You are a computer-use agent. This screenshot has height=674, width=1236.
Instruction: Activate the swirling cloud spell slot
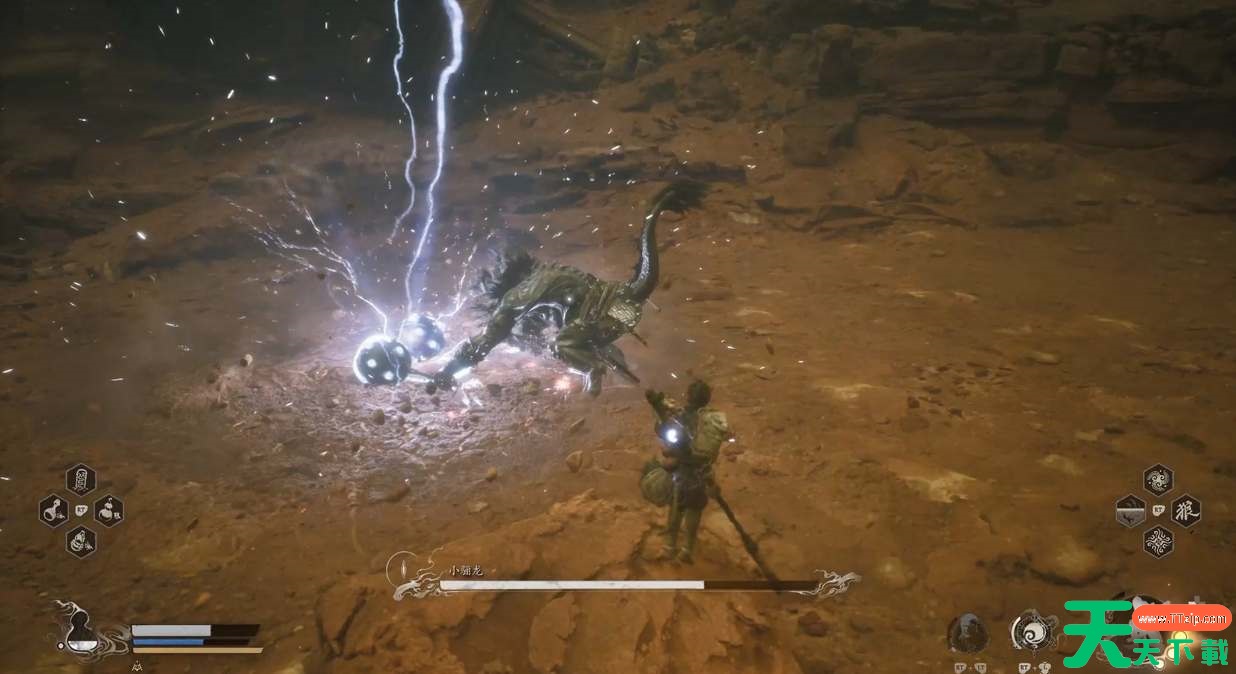pos(1158,479)
